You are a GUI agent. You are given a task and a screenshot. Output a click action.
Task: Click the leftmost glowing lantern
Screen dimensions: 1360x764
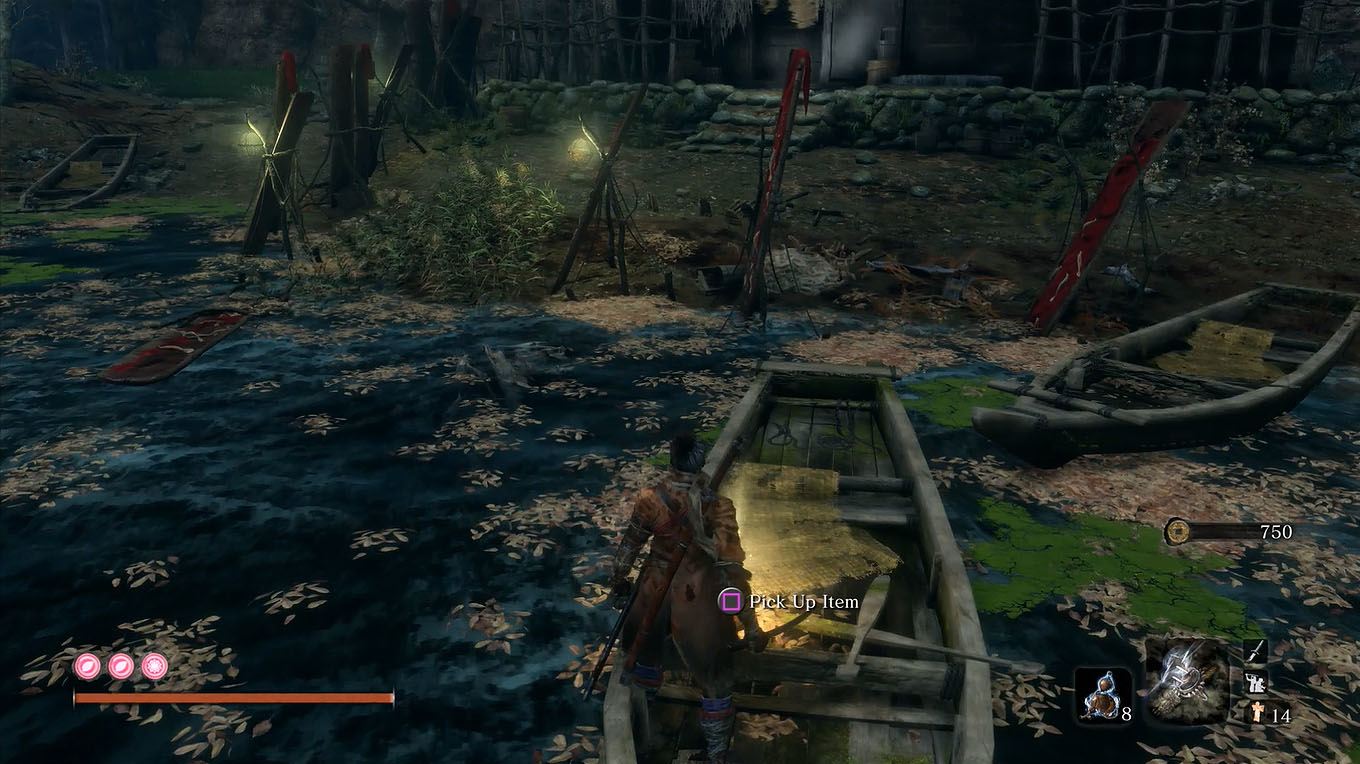[x=254, y=132]
